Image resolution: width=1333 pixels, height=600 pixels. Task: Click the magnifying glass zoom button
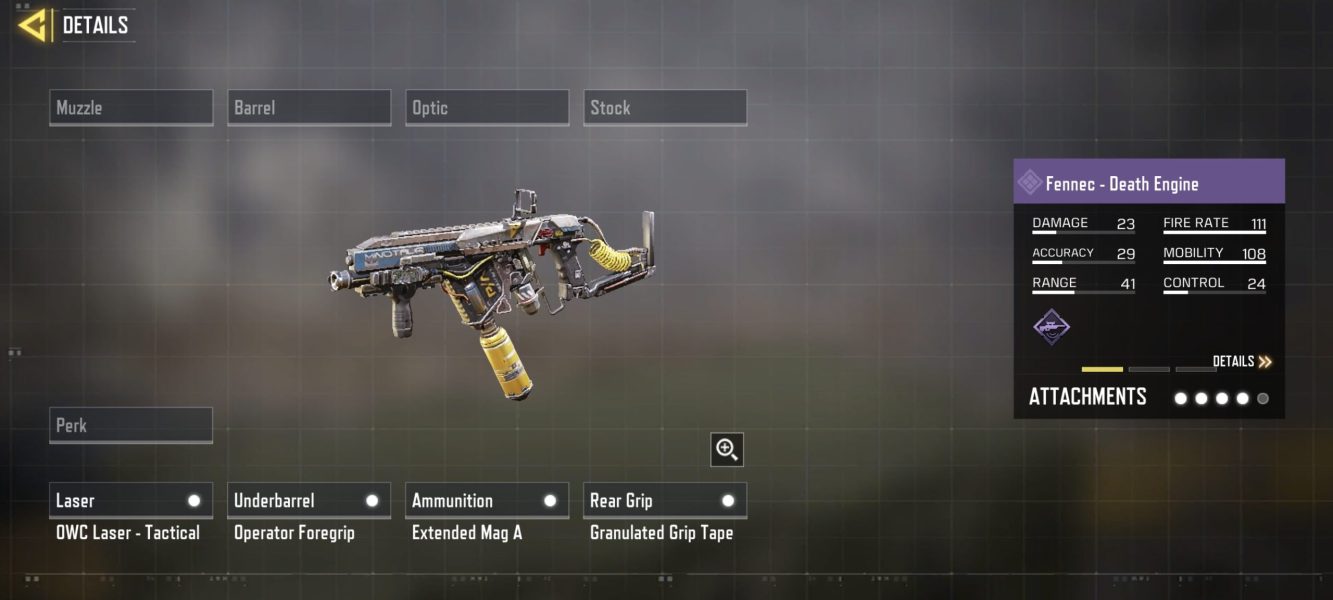[727, 449]
